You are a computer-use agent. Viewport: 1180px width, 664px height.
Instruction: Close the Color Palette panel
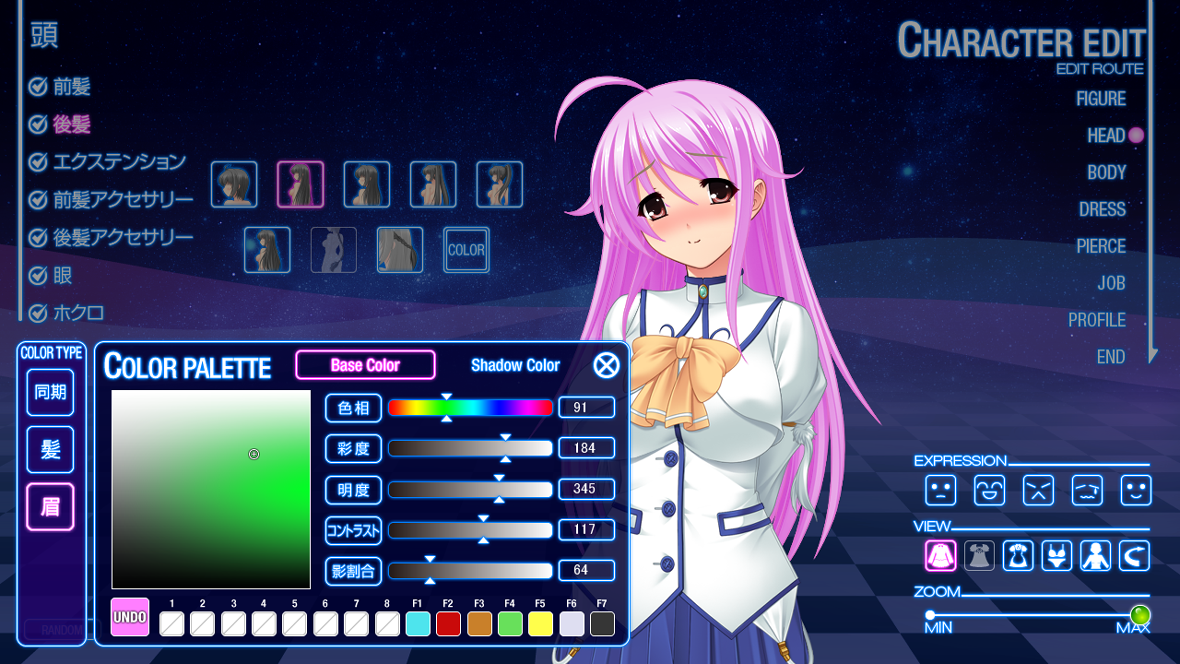(606, 365)
